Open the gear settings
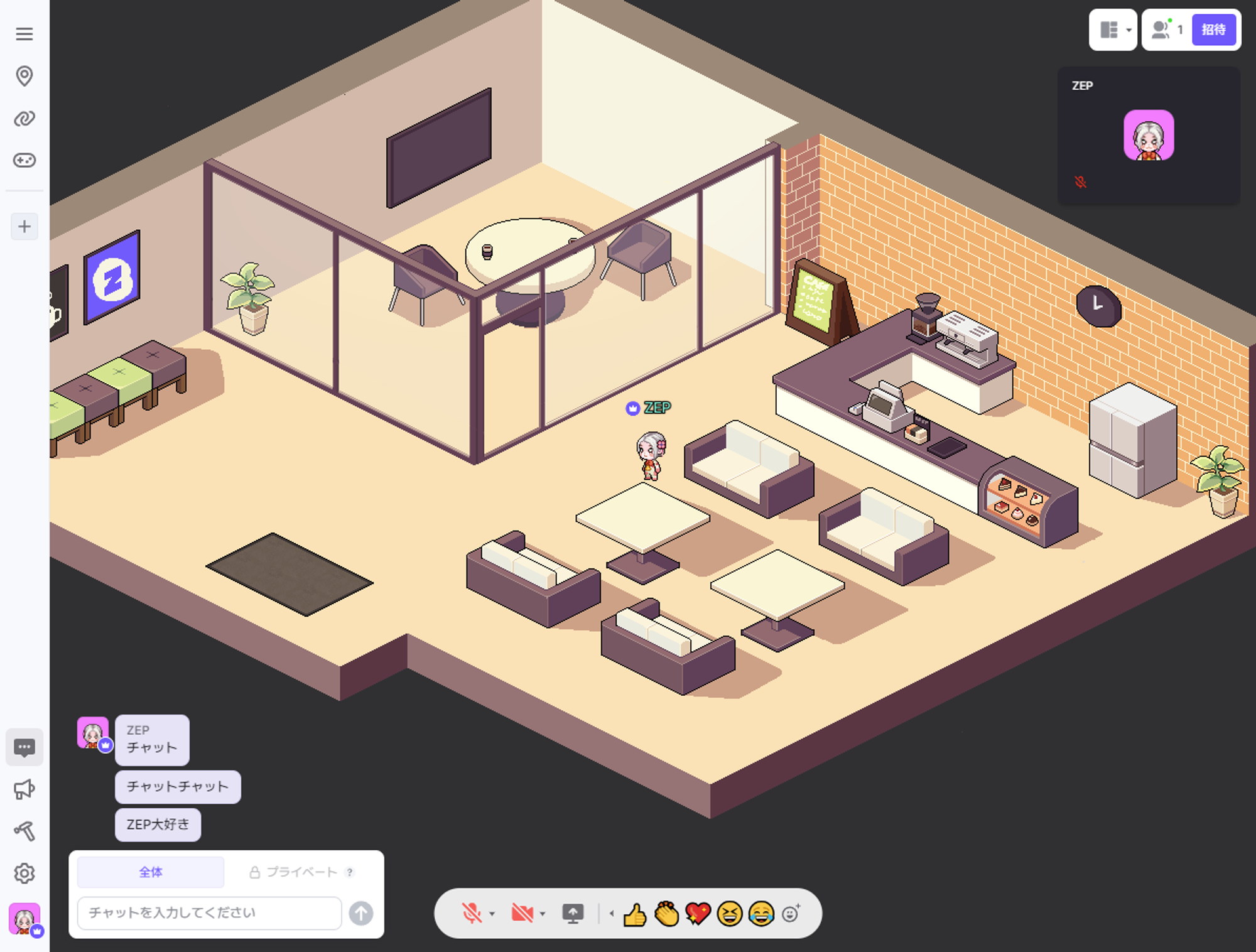Screen dimensions: 1256x952 pyautogui.click(x=24, y=874)
